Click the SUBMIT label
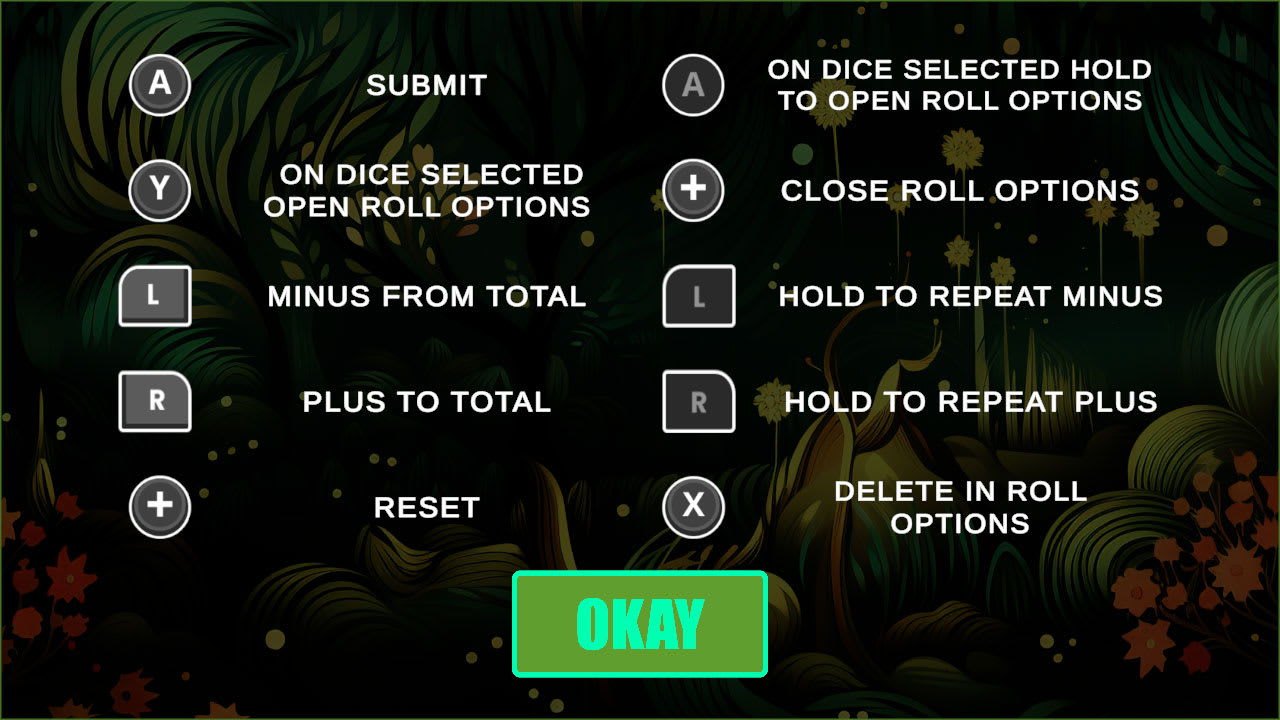Image resolution: width=1280 pixels, height=720 pixels. (x=427, y=85)
